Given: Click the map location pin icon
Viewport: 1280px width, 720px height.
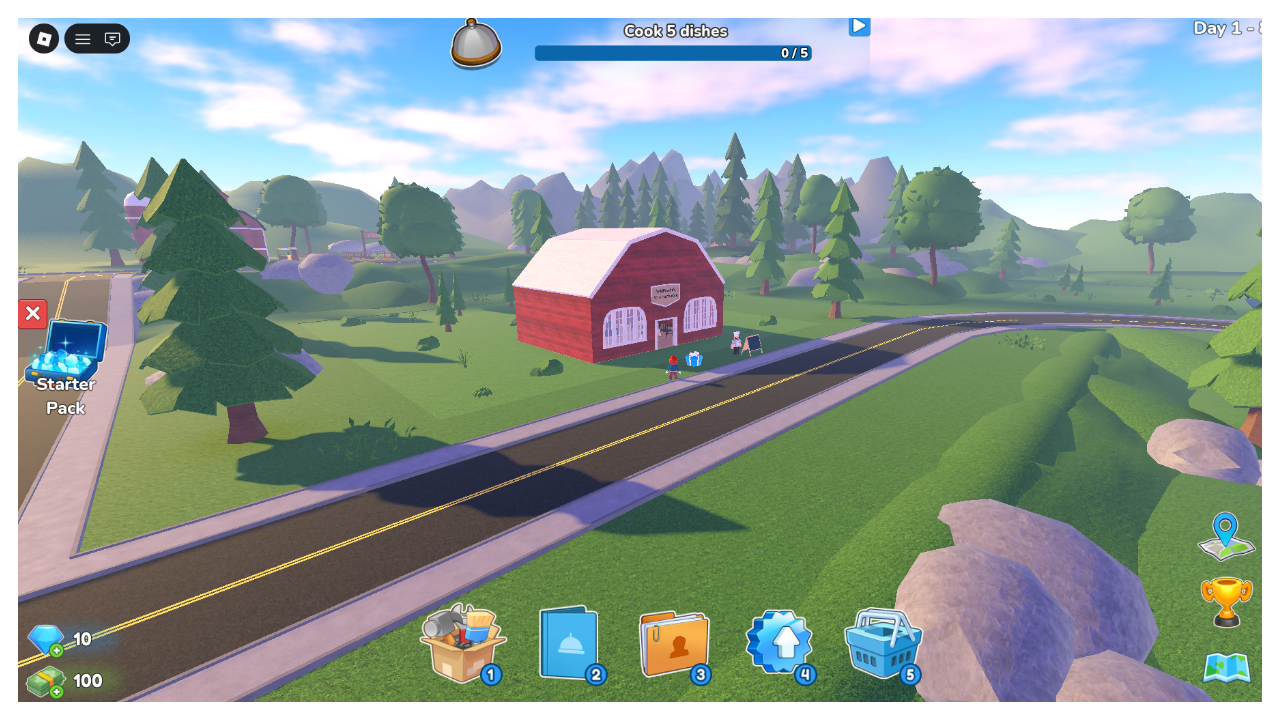Looking at the screenshot, I should click(1226, 538).
